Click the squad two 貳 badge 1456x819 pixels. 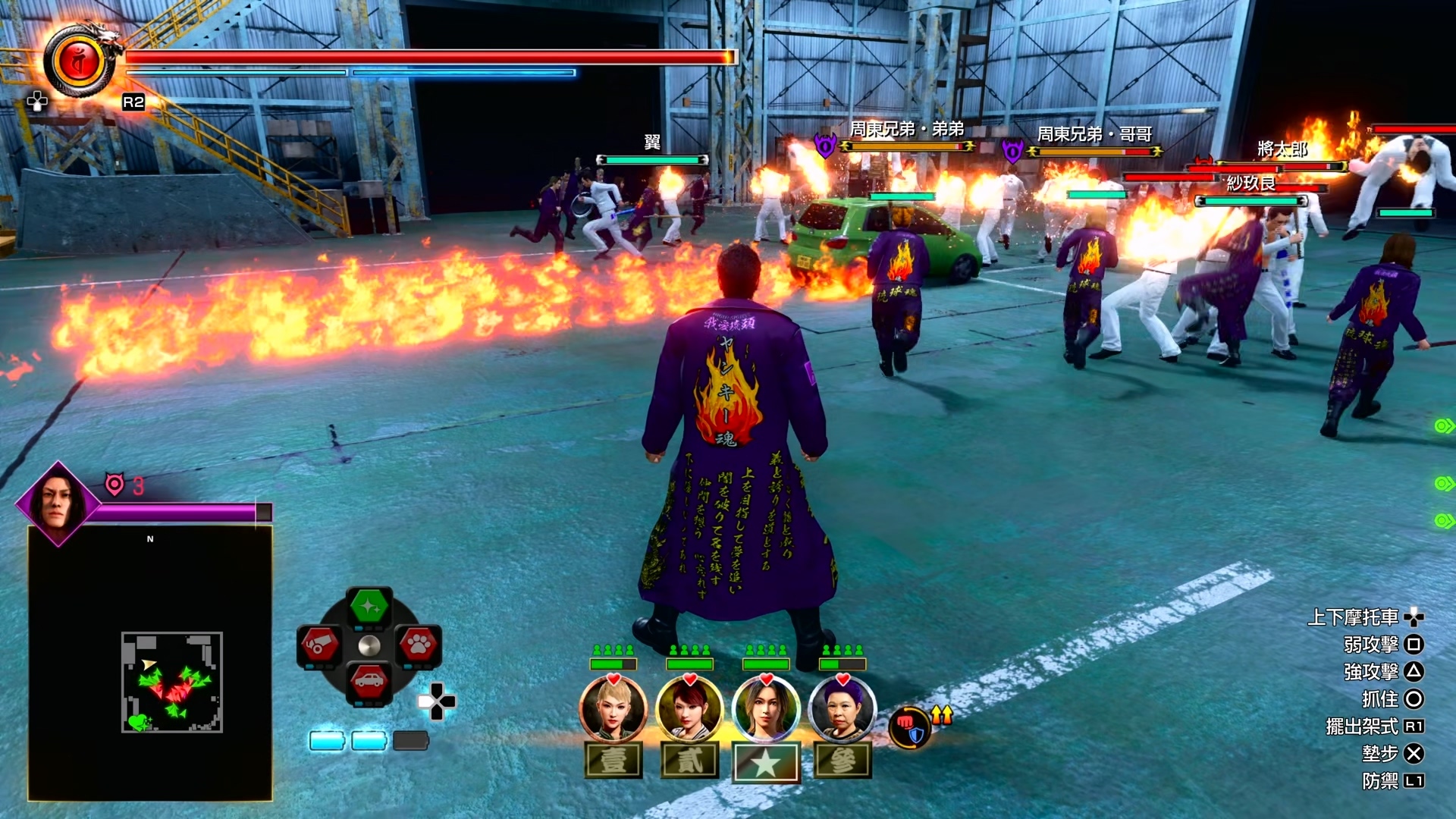(x=689, y=761)
